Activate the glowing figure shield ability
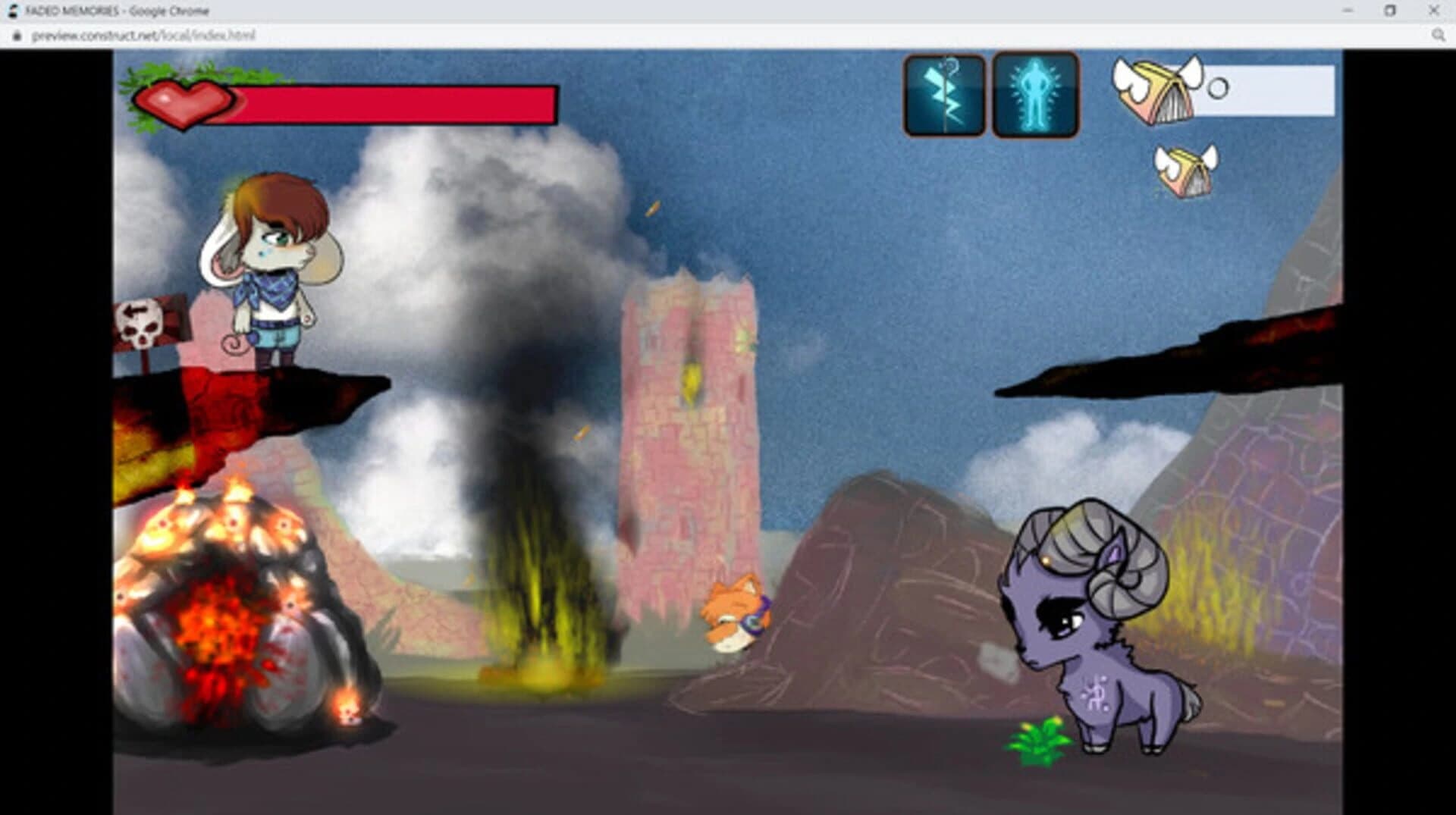1456x815 pixels. pos(1036,93)
